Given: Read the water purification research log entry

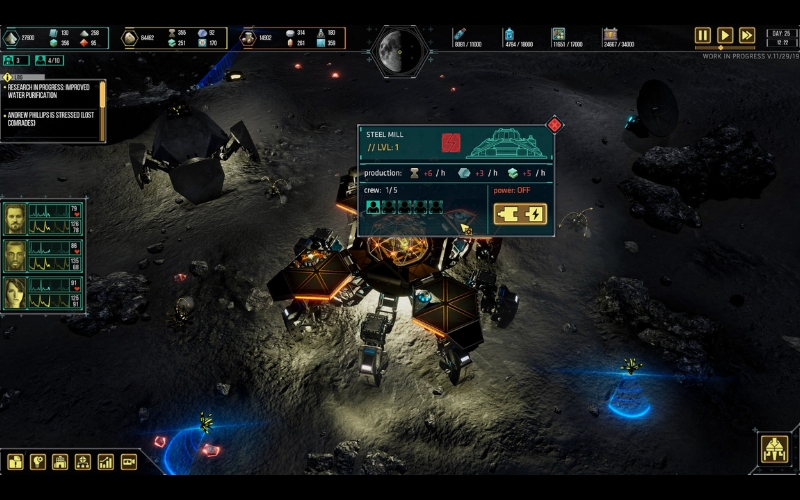Looking at the screenshot, I should pyautogui.click(x=50, y=94).
